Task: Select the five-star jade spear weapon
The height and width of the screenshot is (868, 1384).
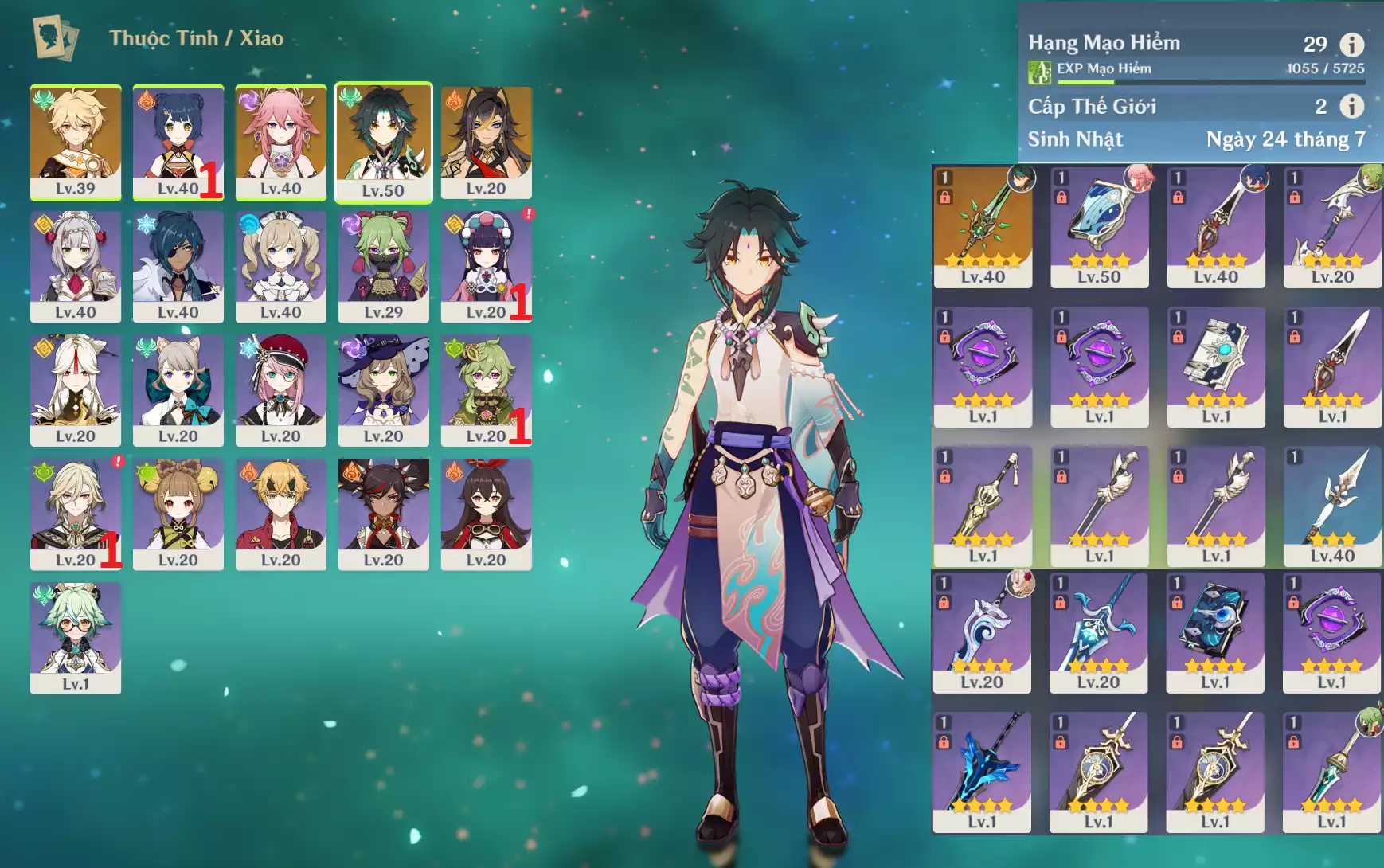Action: tap(983, 225)
